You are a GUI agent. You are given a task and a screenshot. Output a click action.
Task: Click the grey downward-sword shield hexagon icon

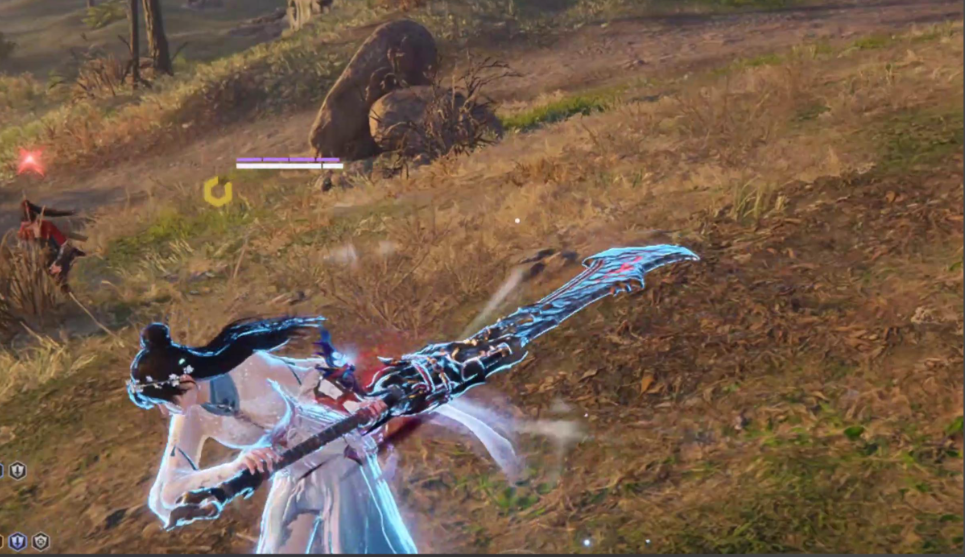tap(18, 470)
